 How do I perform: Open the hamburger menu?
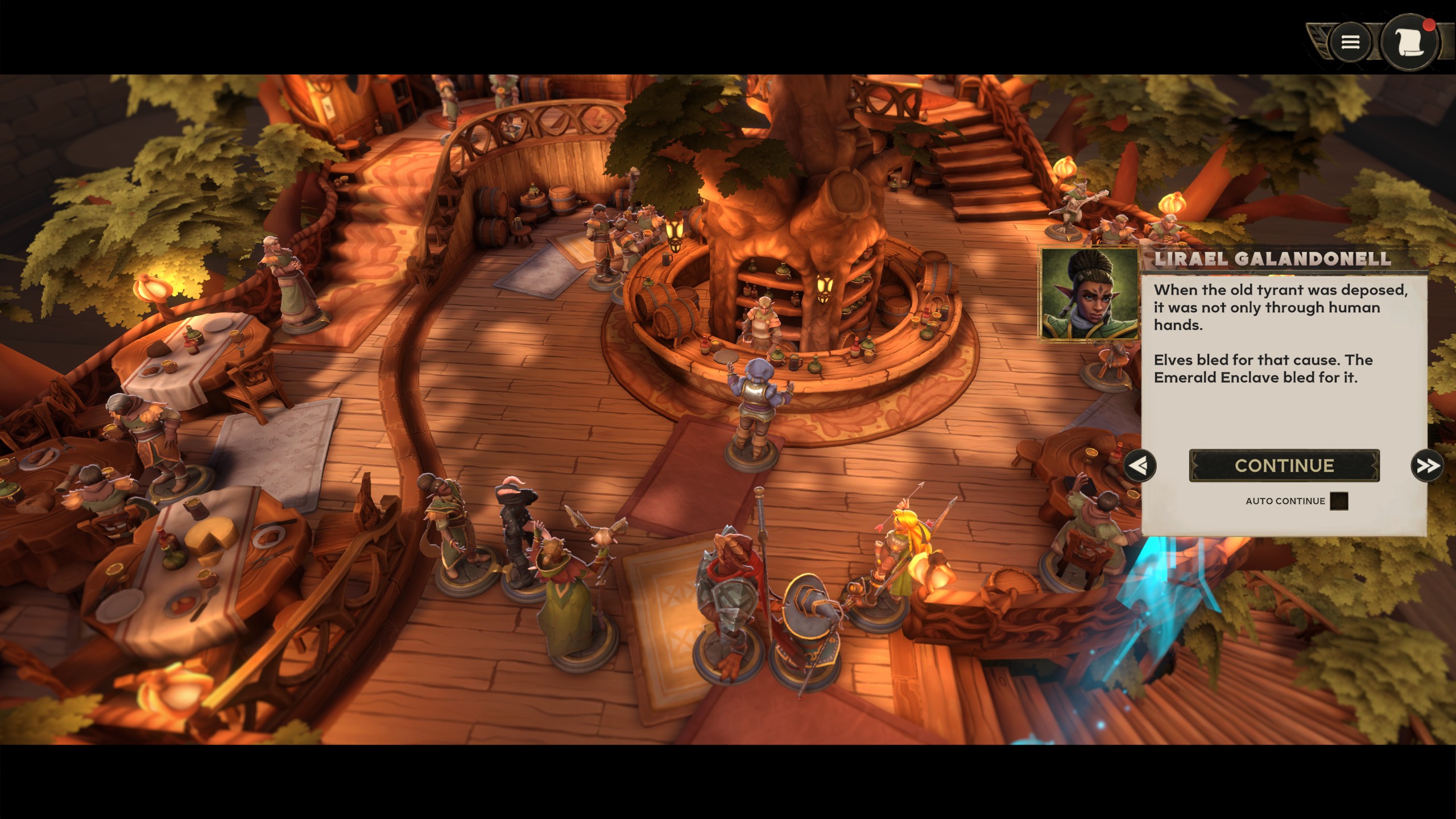[x=1350, y=42]
